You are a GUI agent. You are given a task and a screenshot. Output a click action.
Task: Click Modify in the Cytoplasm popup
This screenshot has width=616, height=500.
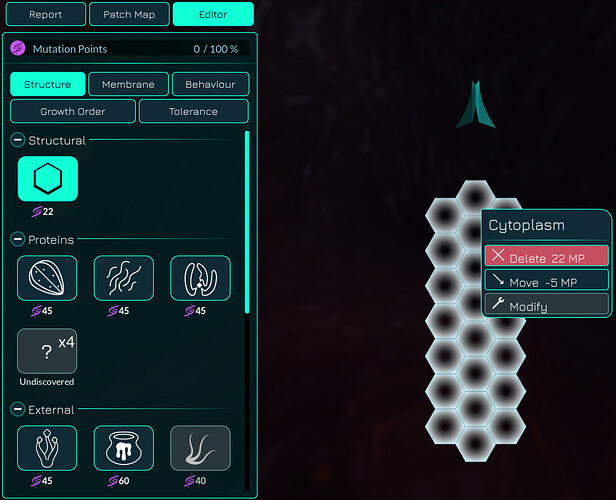[x=546, y=305]
